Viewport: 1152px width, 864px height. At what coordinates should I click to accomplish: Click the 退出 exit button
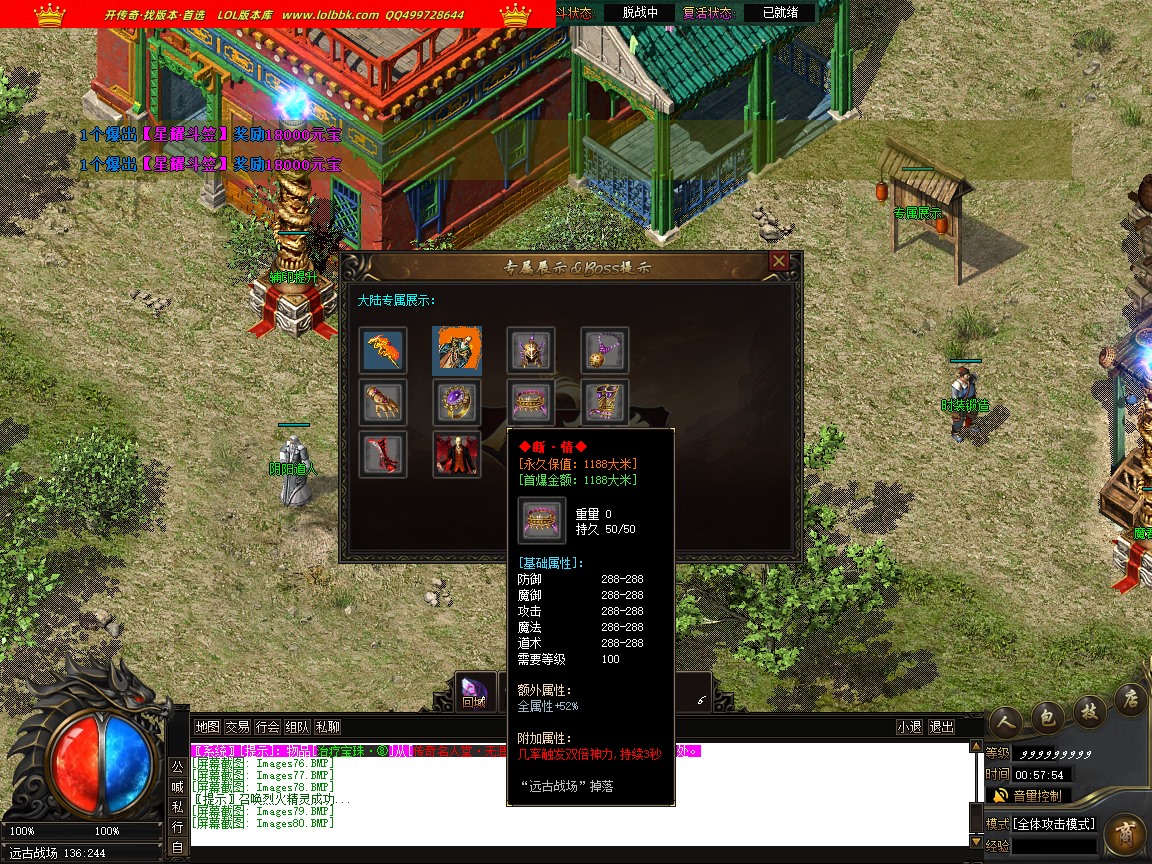coord(941,727)
